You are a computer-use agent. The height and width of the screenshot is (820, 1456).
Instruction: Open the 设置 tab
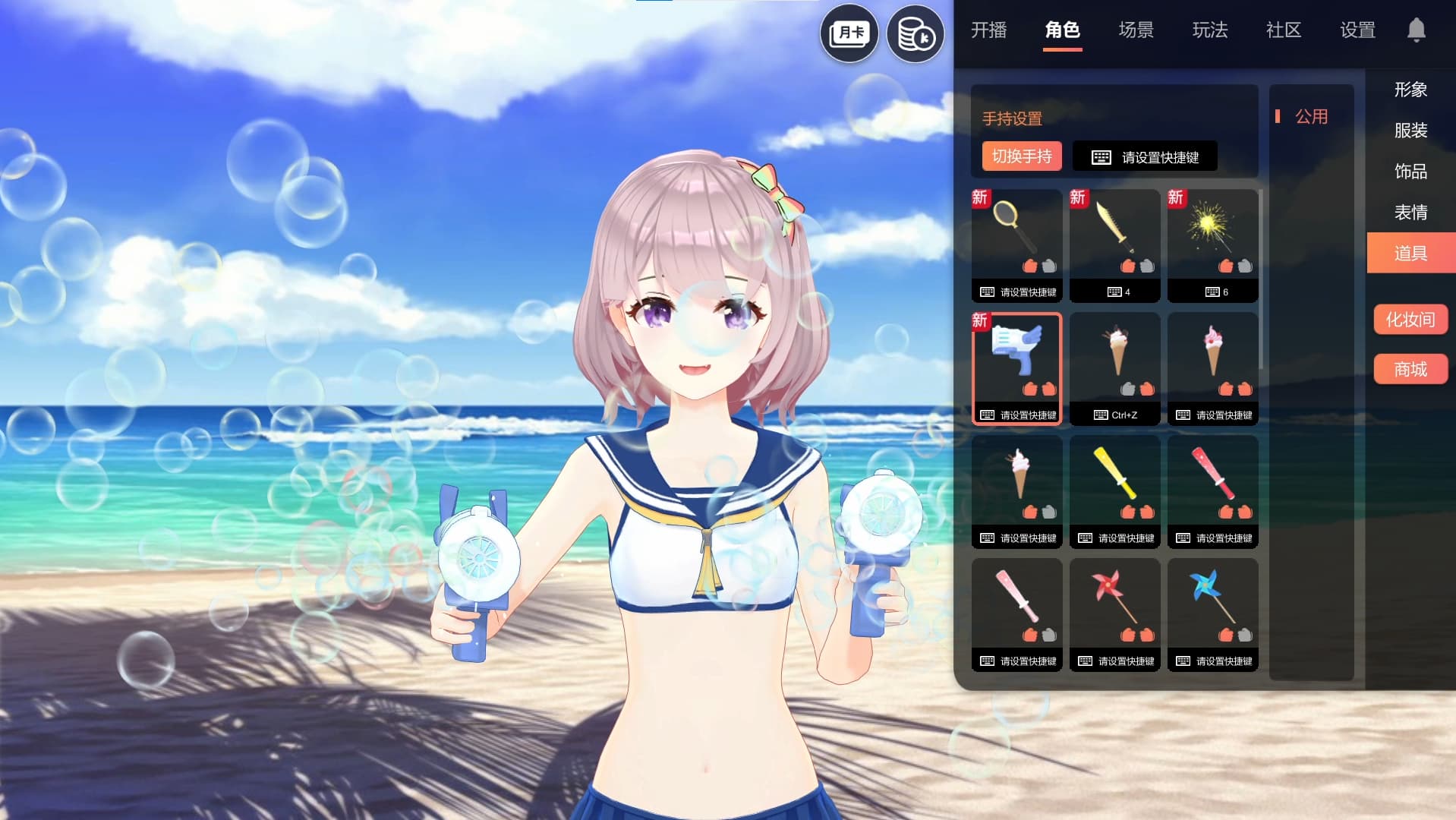coord(1357,30)
